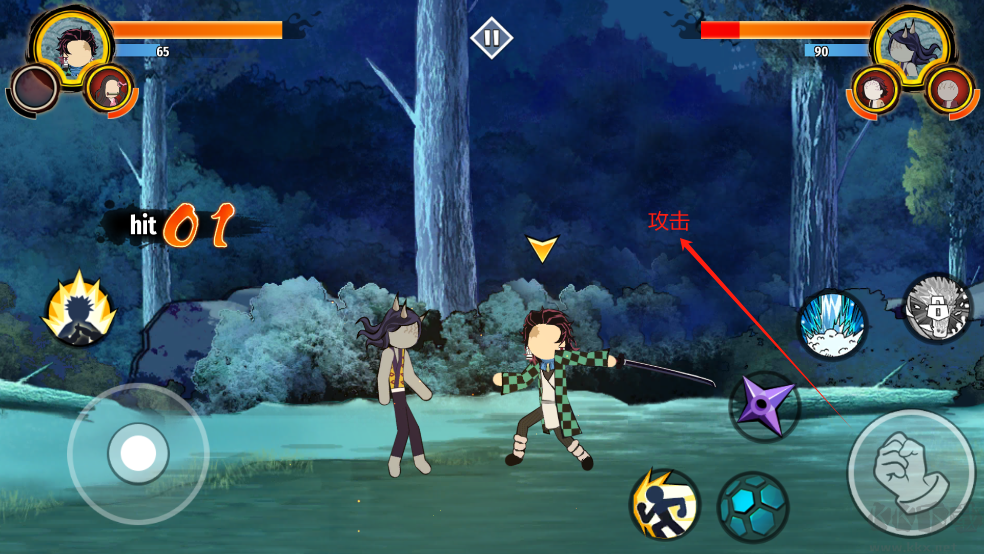Activate the teal hexagon ball skill
Viewport: 984px width, 554px height.
tap(752, 506)
